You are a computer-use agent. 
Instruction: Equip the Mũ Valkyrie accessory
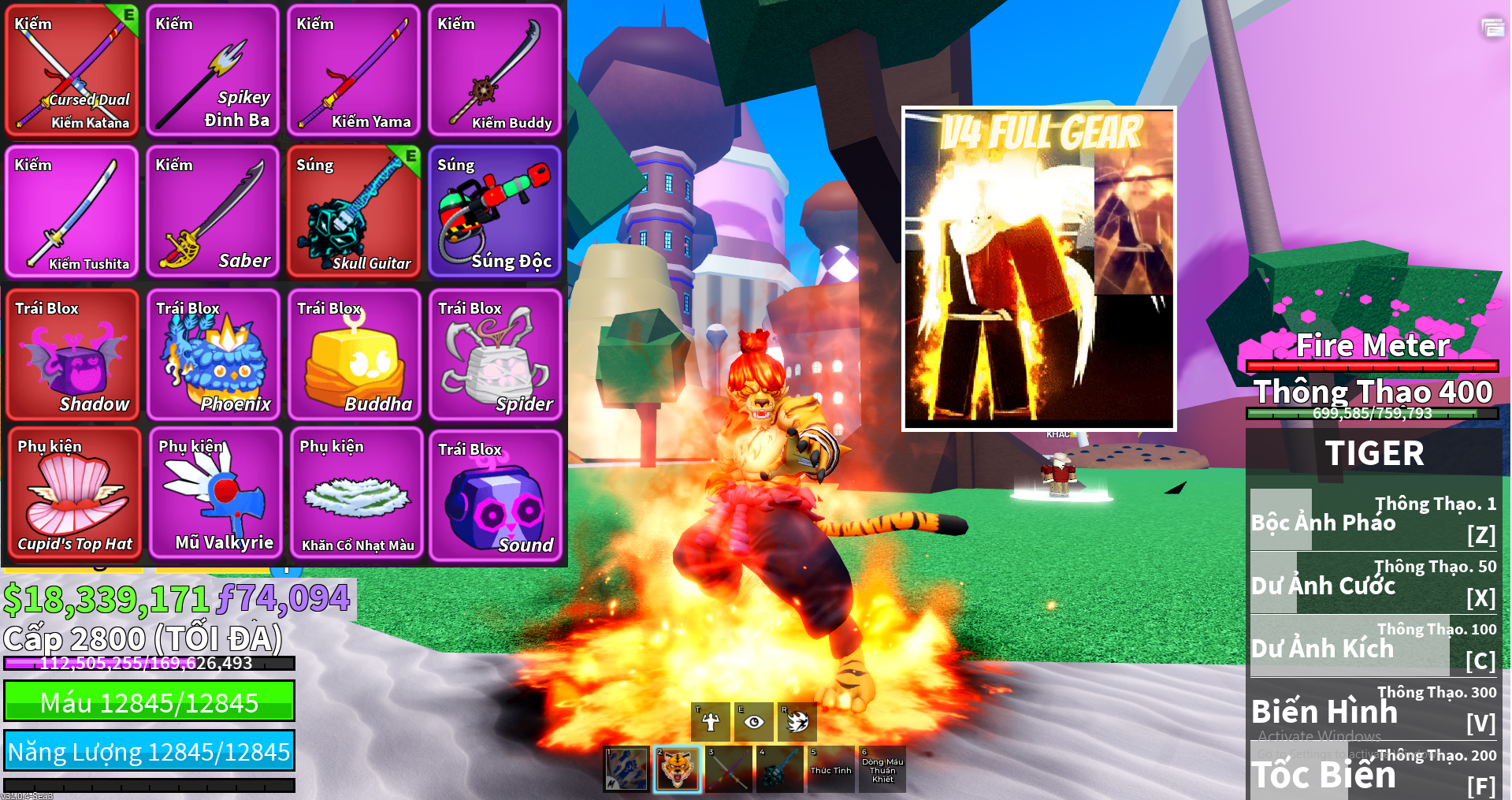(214, 494)
